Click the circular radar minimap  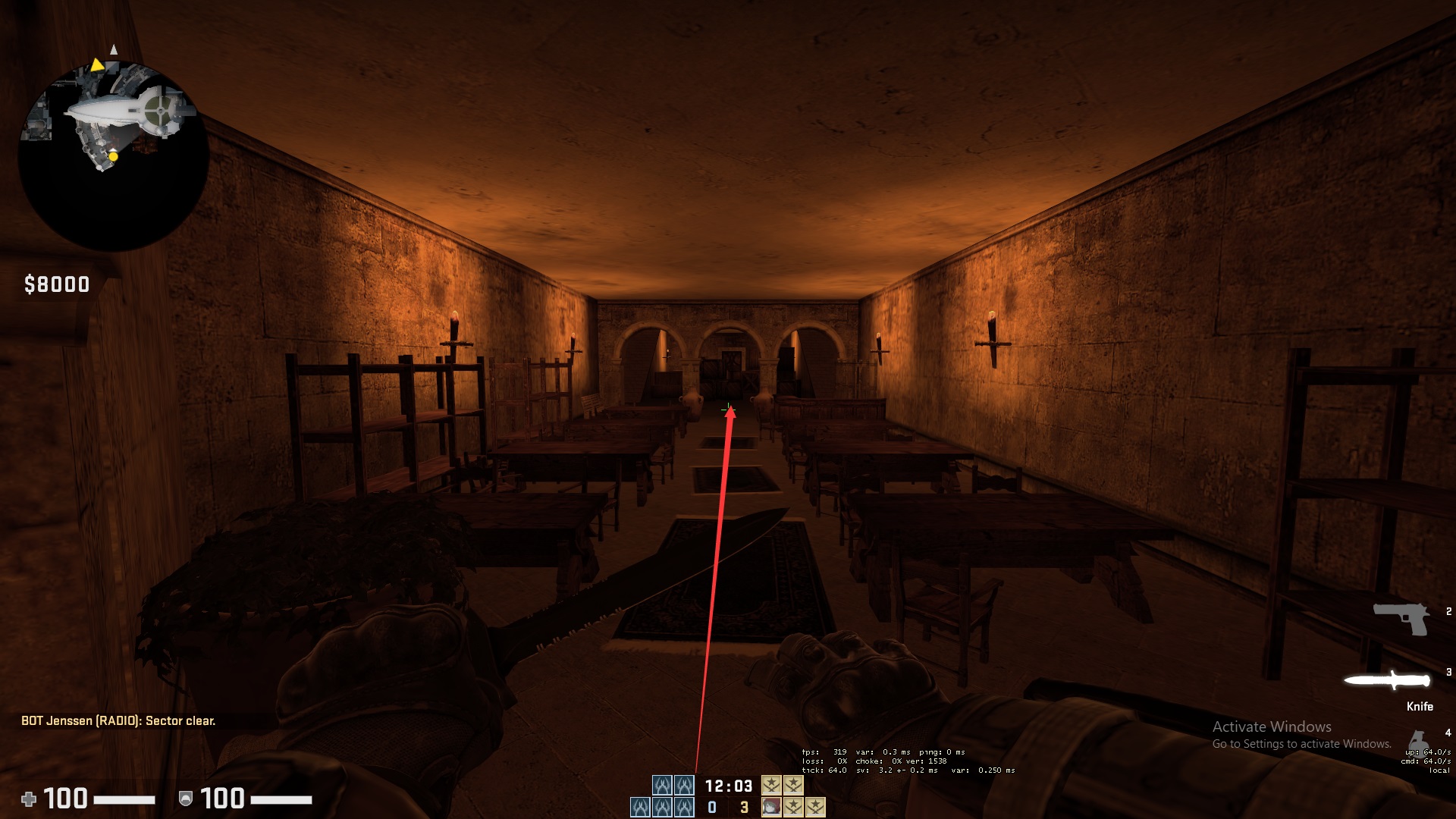[114, 155]
